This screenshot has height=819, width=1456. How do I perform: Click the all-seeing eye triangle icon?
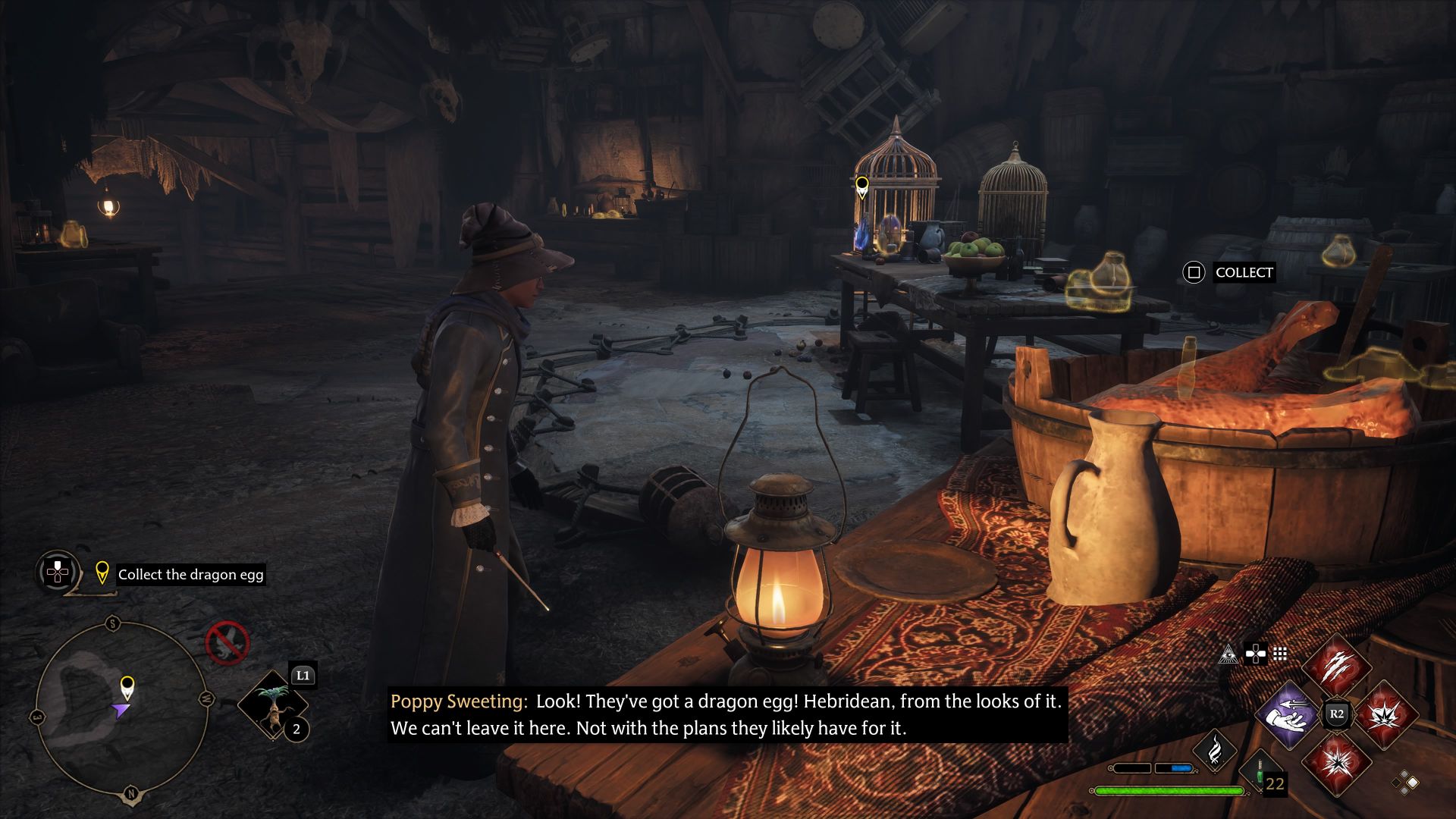(x=1228, y=654)
